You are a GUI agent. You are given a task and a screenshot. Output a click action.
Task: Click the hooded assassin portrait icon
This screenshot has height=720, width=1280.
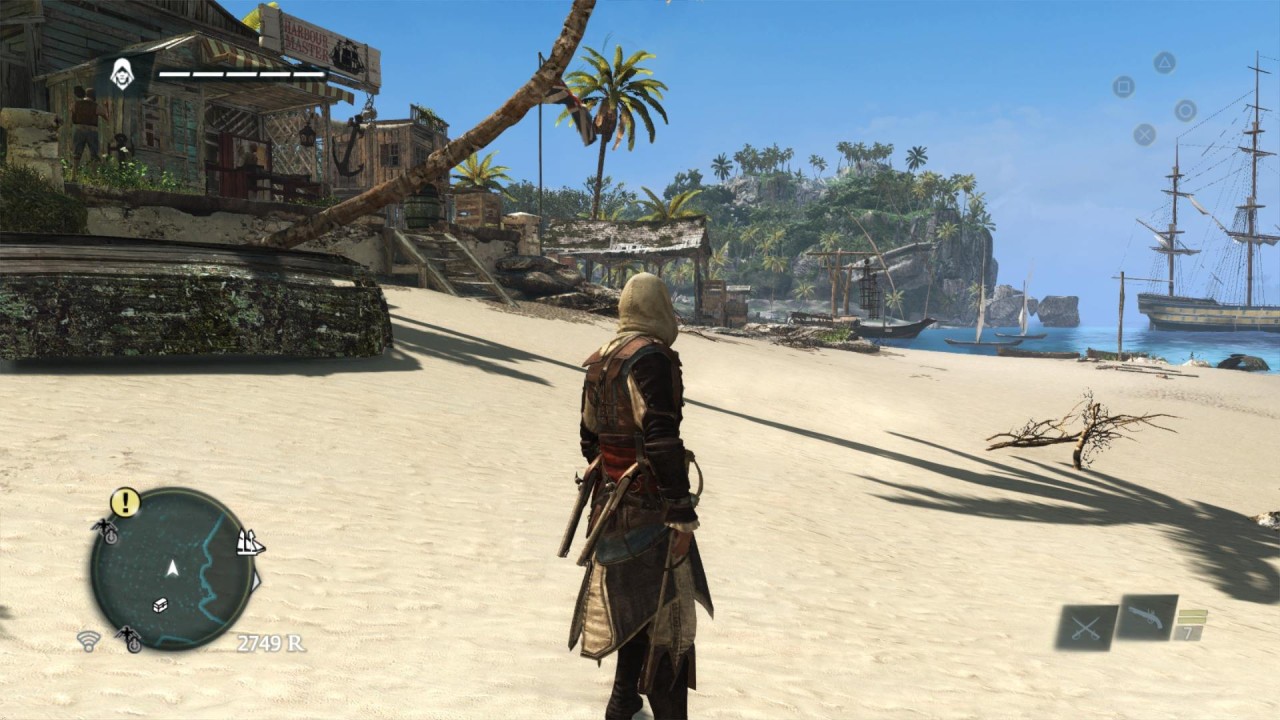click(123, 74)
